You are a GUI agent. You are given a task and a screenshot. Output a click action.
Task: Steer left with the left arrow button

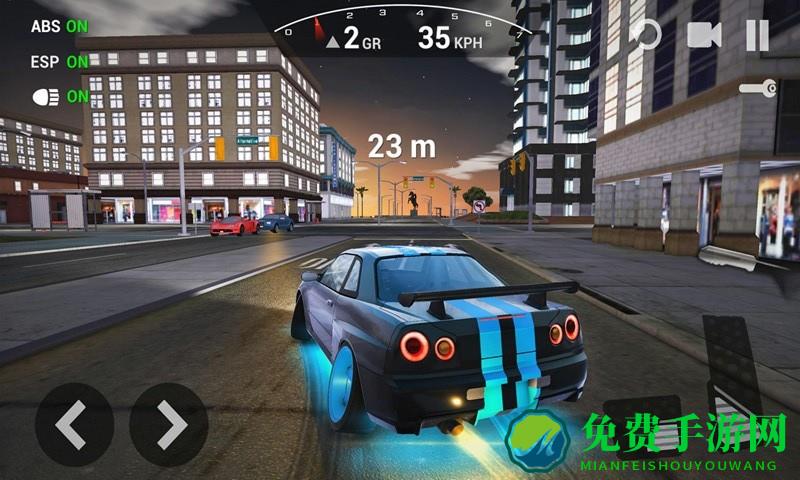(x=73, y=424)
